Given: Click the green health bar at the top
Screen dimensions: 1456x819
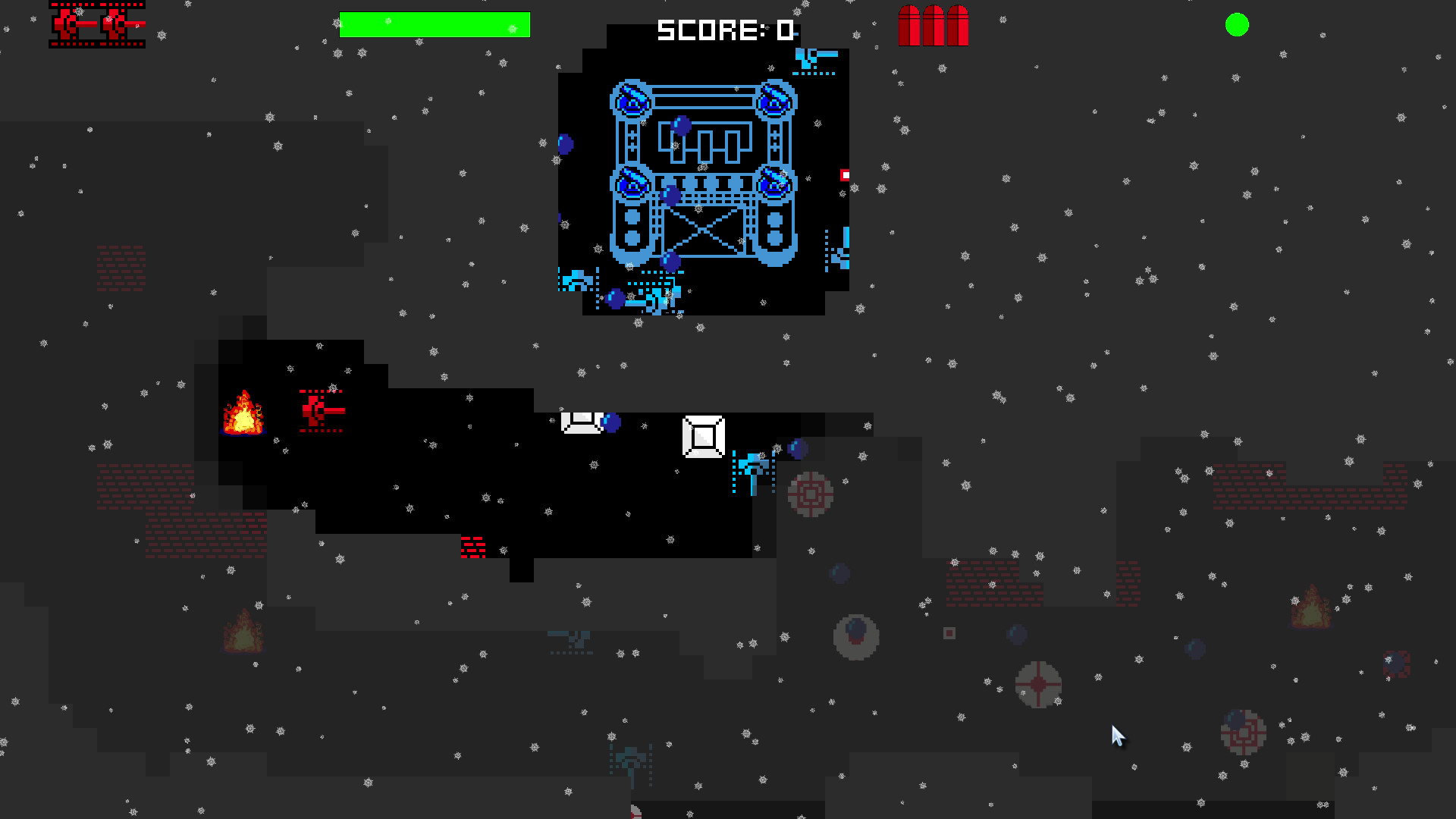Looking at the screenshot, I should click(435, 25).
